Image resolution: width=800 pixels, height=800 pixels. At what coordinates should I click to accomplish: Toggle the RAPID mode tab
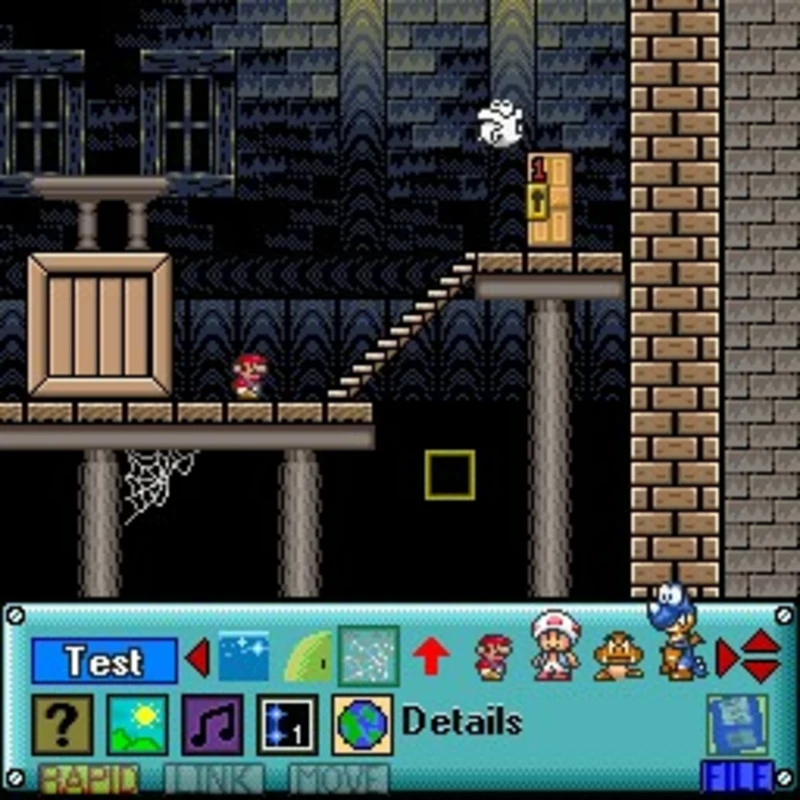tap(88, 779)
